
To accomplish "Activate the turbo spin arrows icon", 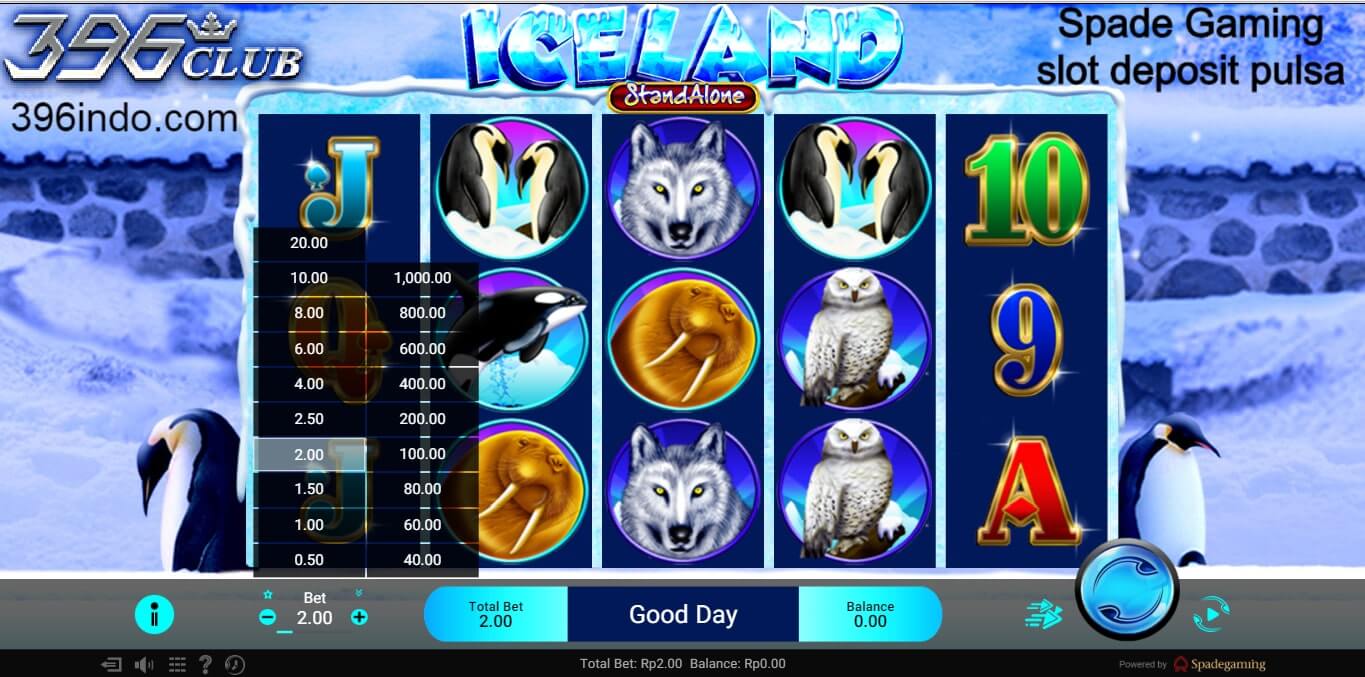I will click(1044, 614).
